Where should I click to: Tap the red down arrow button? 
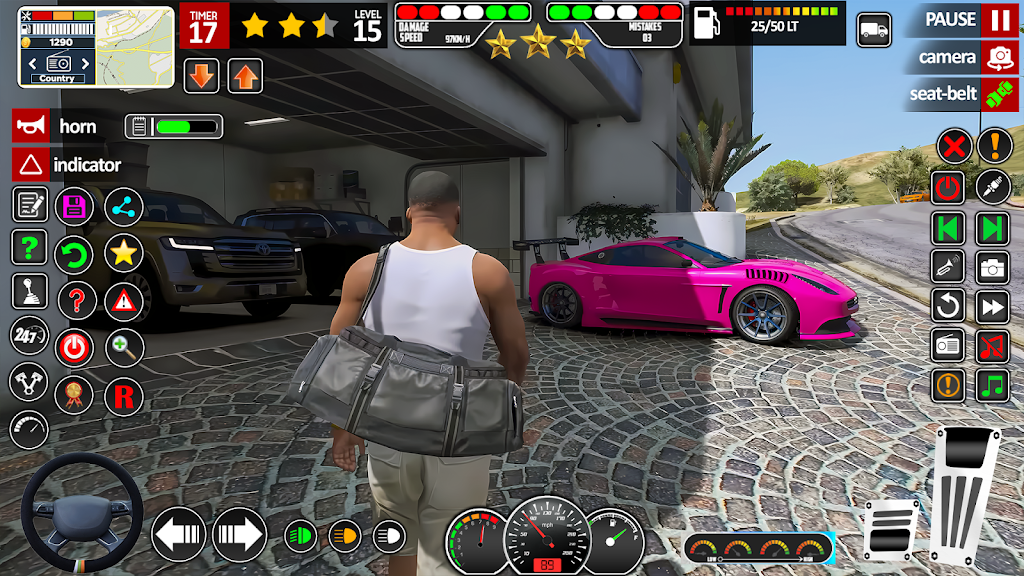201,76
